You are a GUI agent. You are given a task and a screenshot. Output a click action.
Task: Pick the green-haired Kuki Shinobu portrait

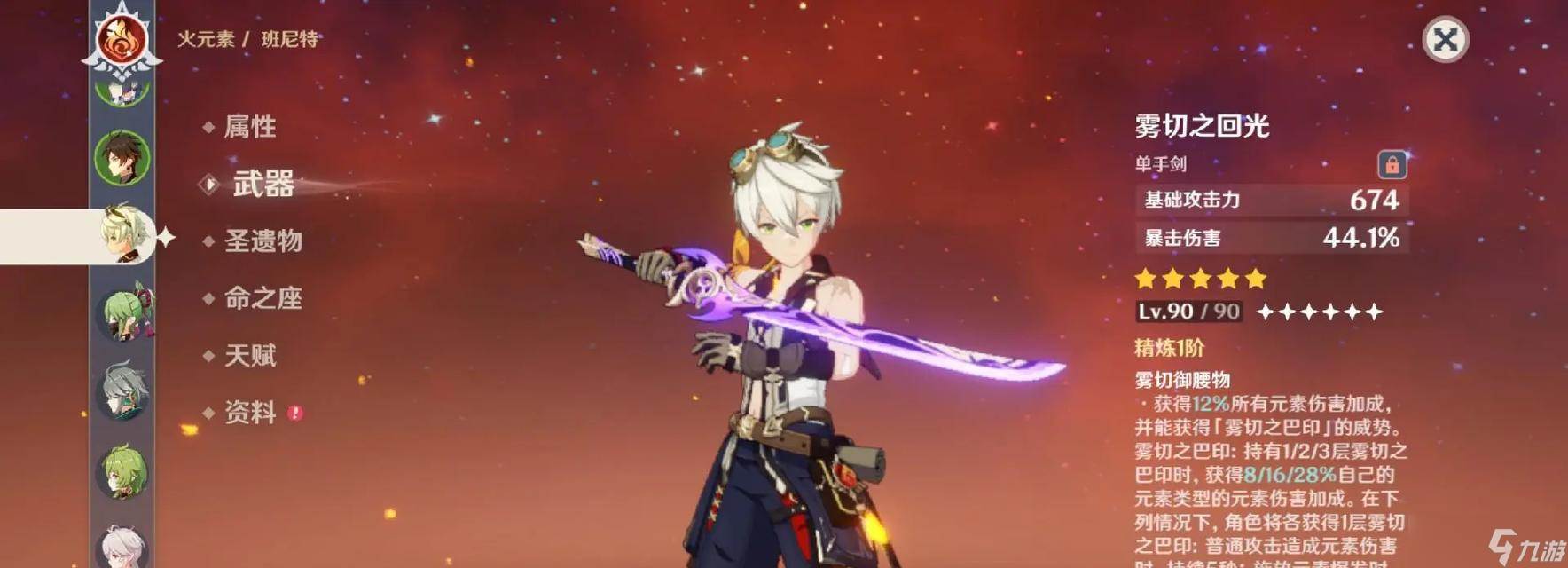click(x=122, y=312)
